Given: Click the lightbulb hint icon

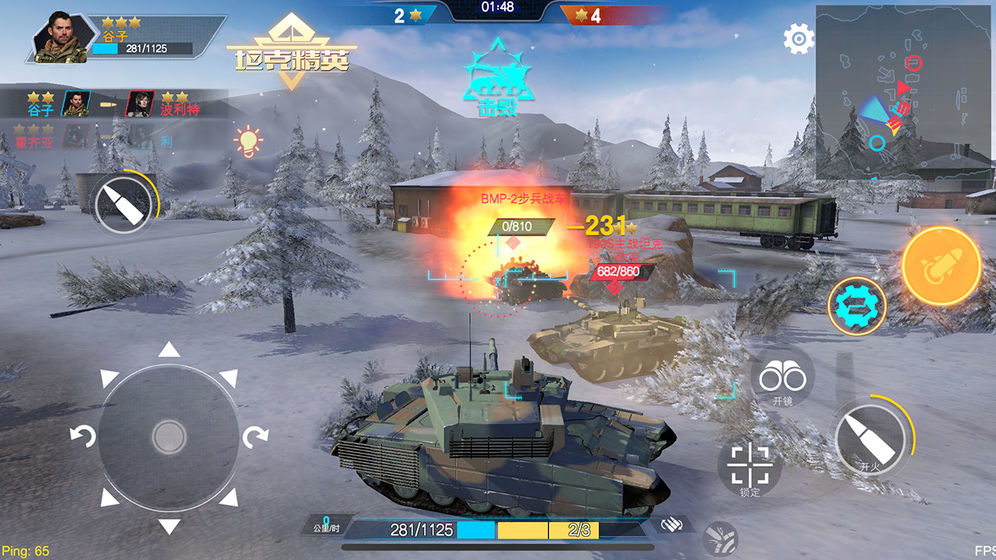Looking at the screenshot, I should tap(247, 141).
